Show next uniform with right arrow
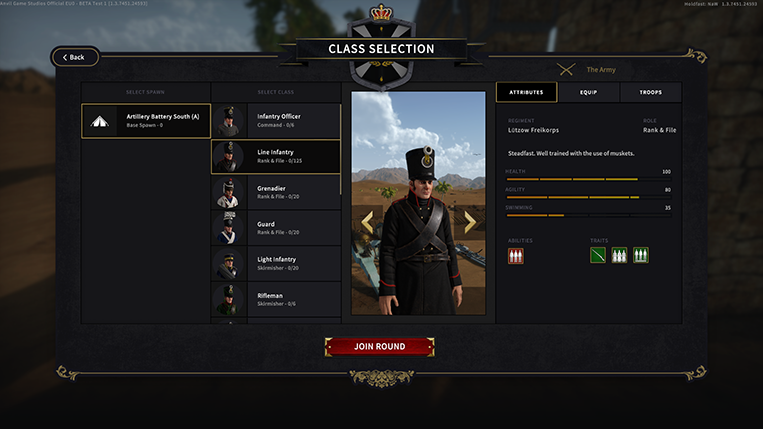The height and width of the screenshot is (429, 763). tap(470, 222)
